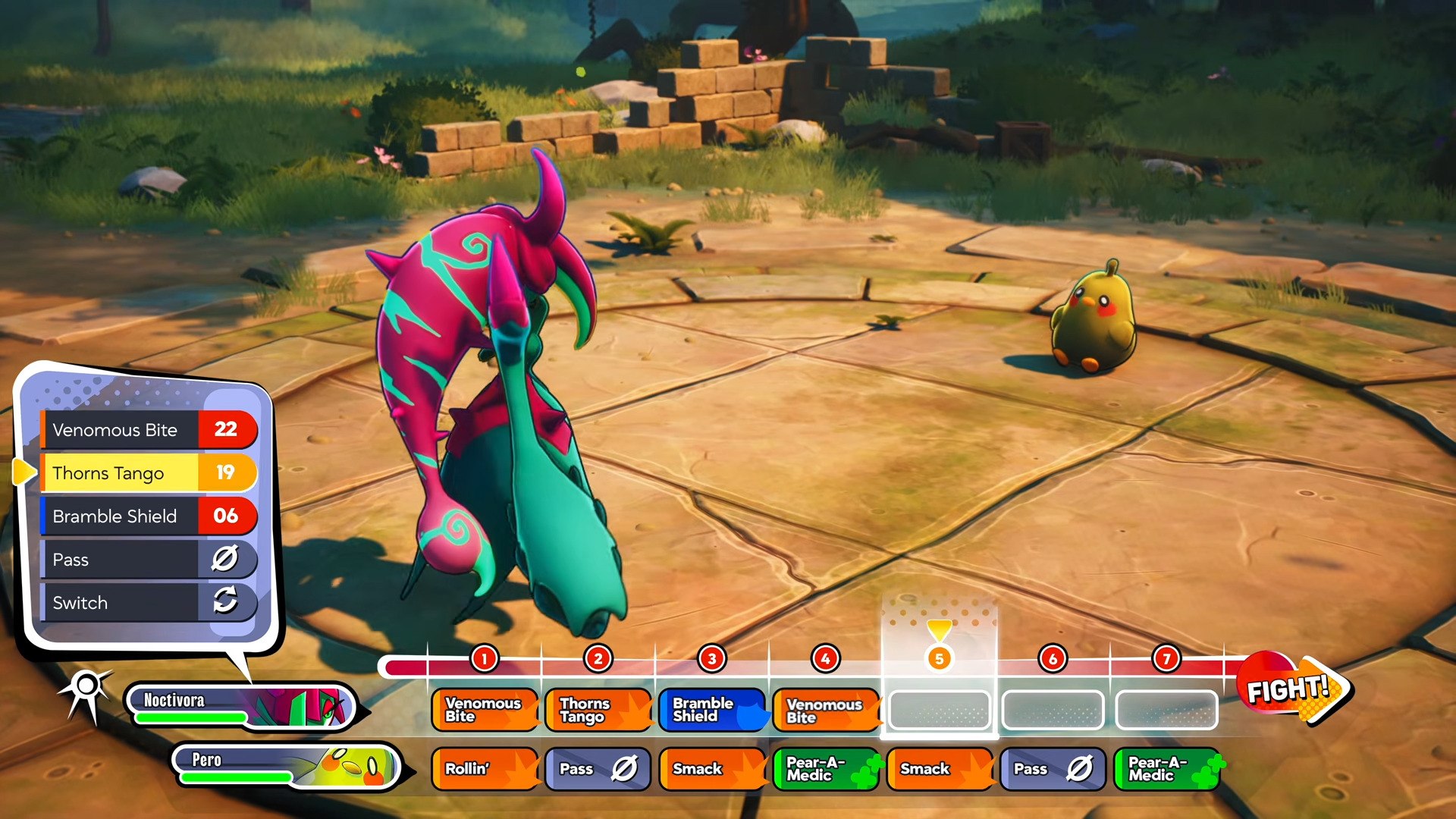Click Pero's Rollin' move card
The image size is (1456, 819).
pos(484,769)
